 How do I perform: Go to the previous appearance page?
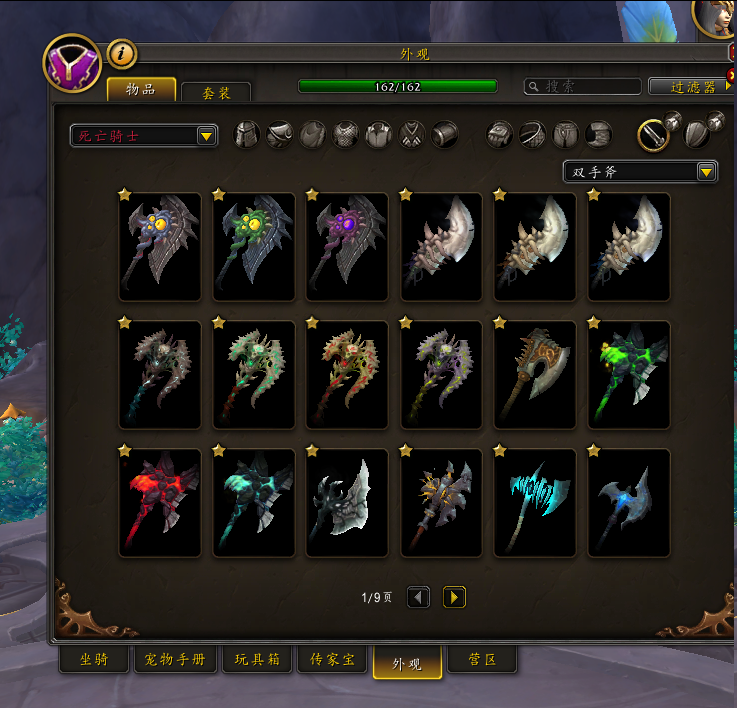[419, 597]
